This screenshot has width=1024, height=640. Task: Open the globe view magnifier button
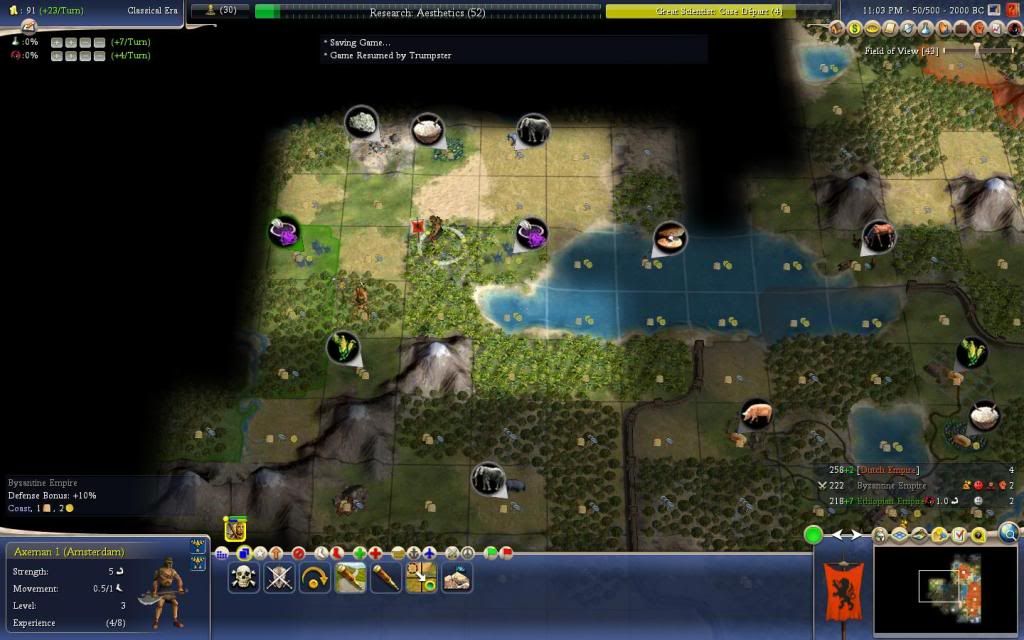[1008, 533]
